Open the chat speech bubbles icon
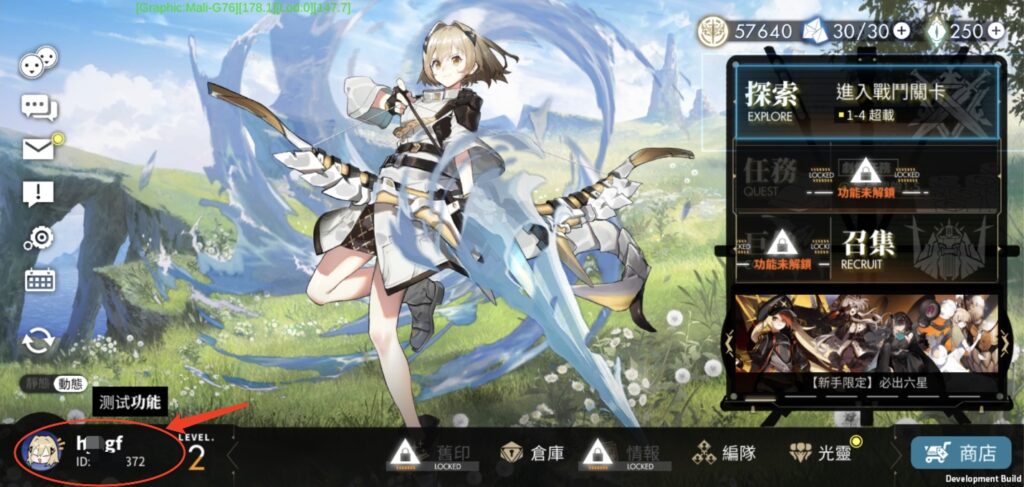 [x=39, y=106]
